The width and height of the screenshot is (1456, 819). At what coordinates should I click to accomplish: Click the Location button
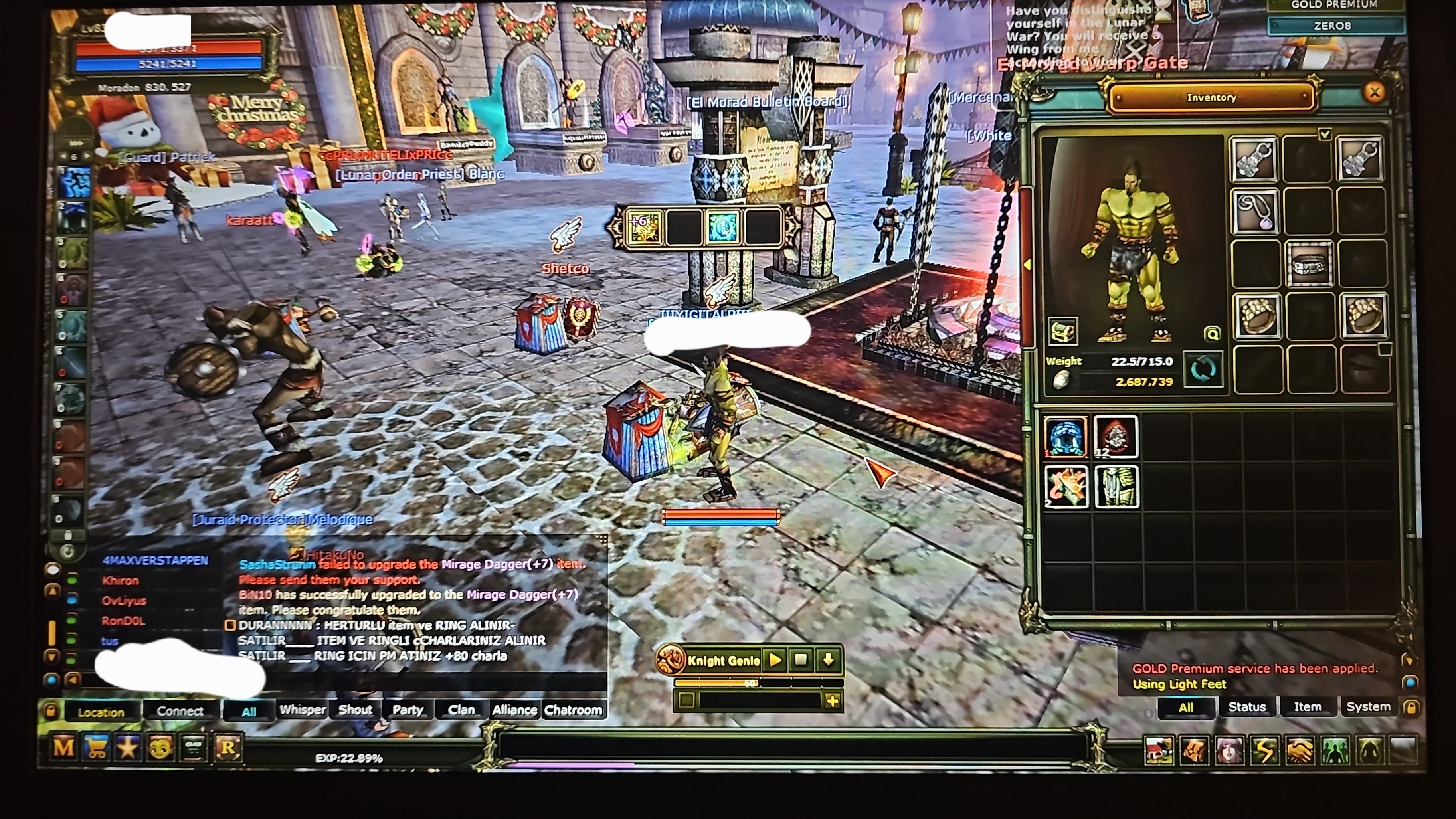click(x=101, y=712)
